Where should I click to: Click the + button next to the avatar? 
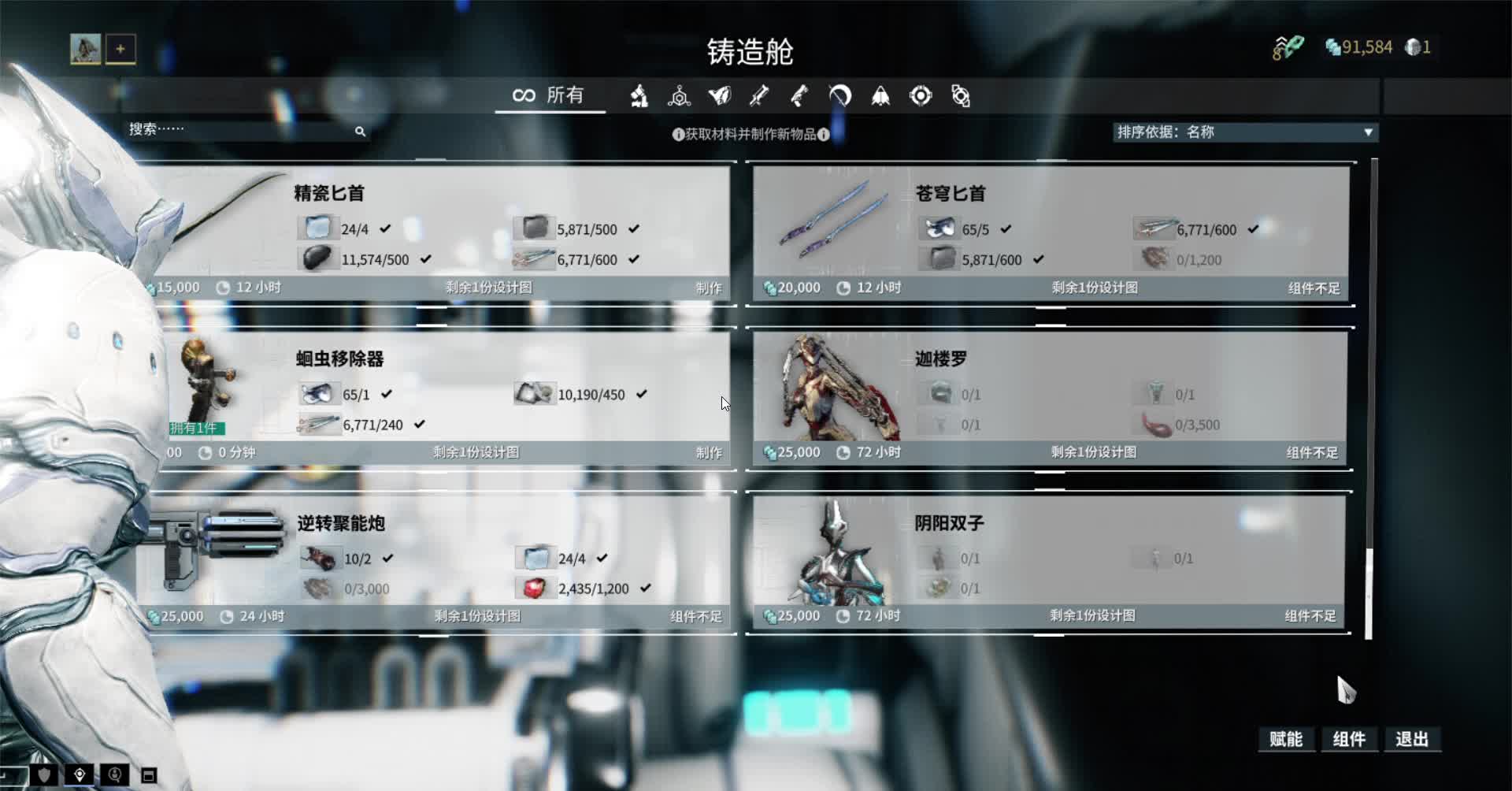(x=120, y=48)
